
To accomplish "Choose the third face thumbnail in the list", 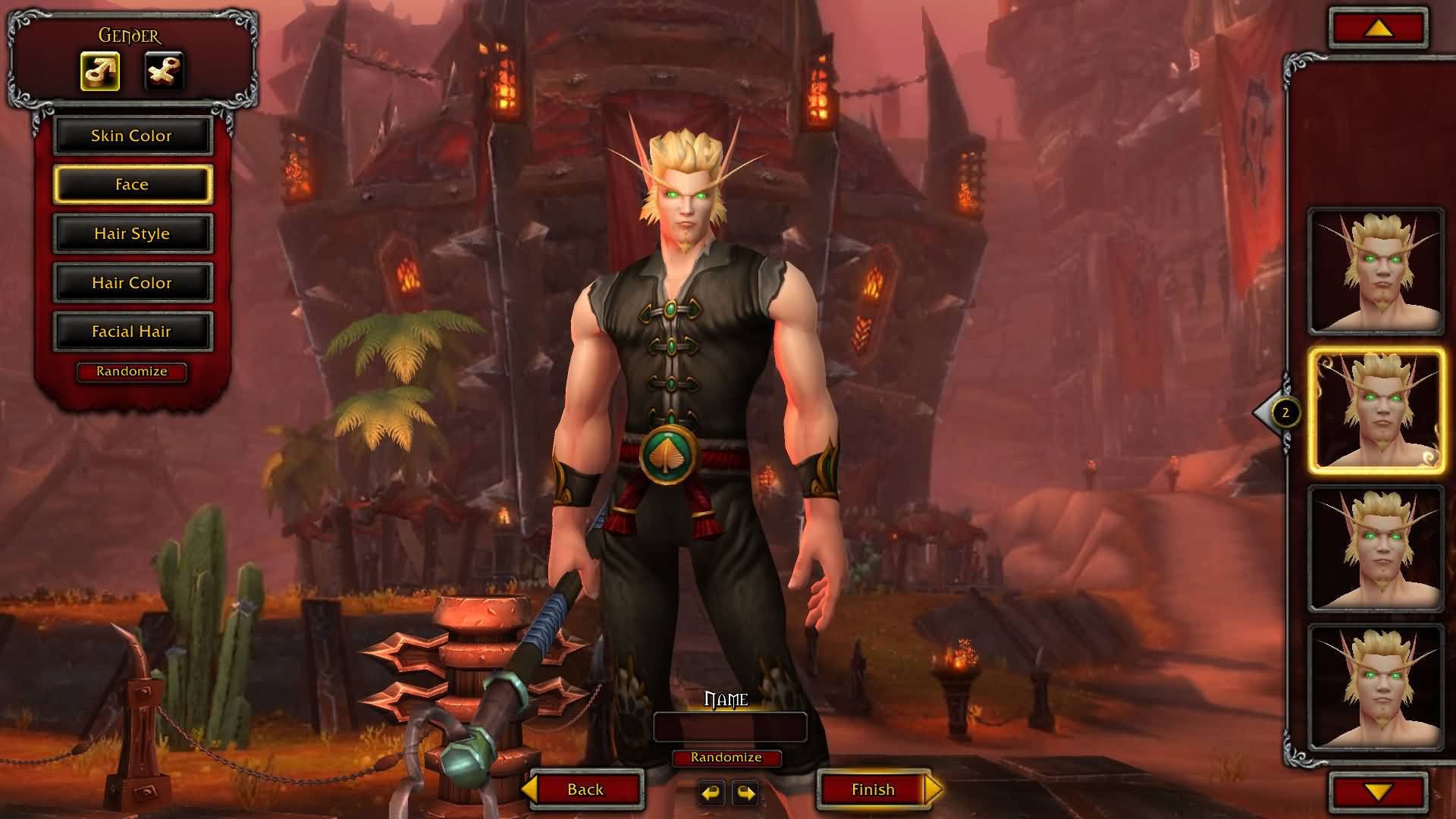I will click(1376, 548).
